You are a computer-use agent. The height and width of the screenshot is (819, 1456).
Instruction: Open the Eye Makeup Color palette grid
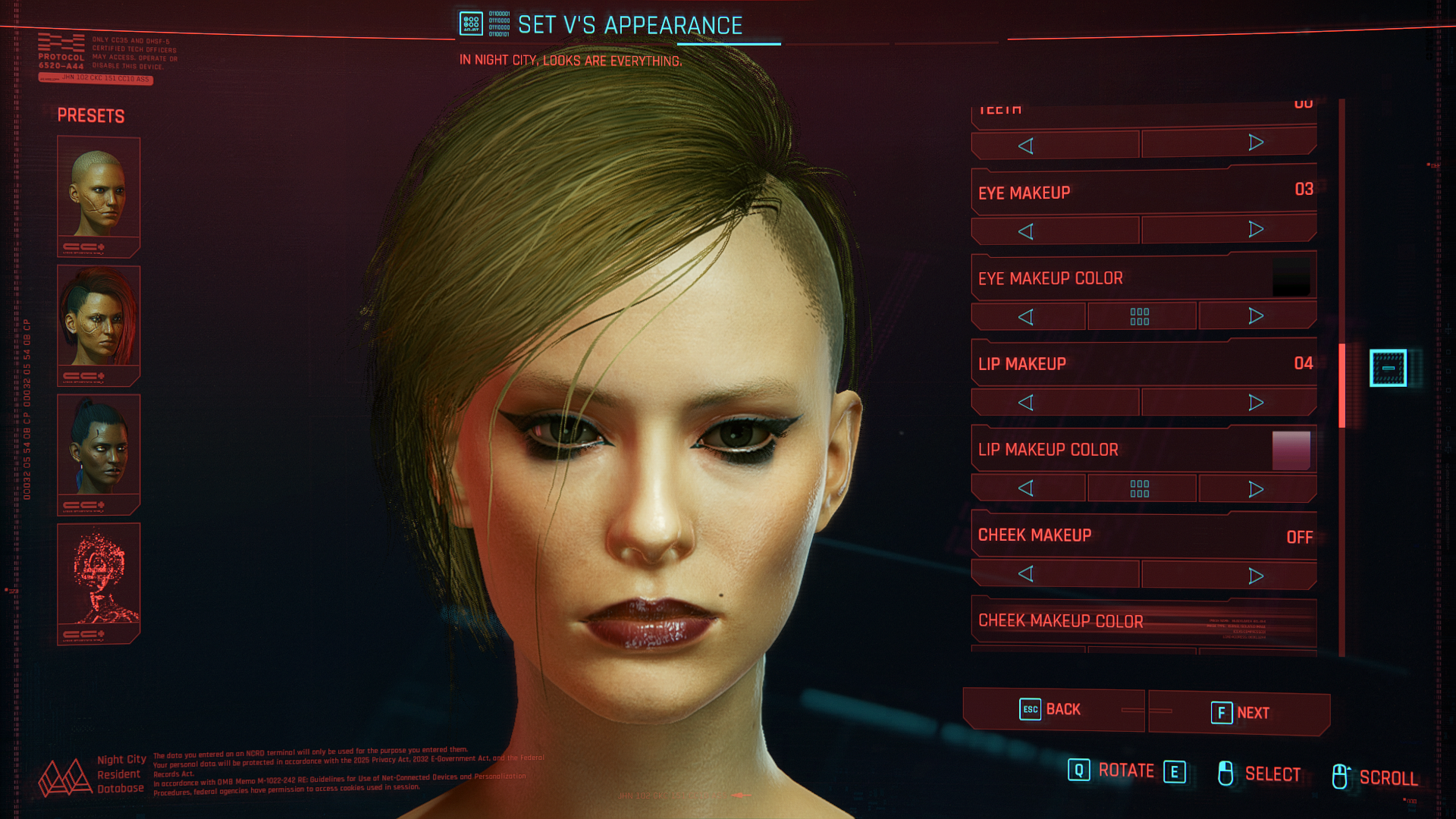click(x=1140, y=317)
